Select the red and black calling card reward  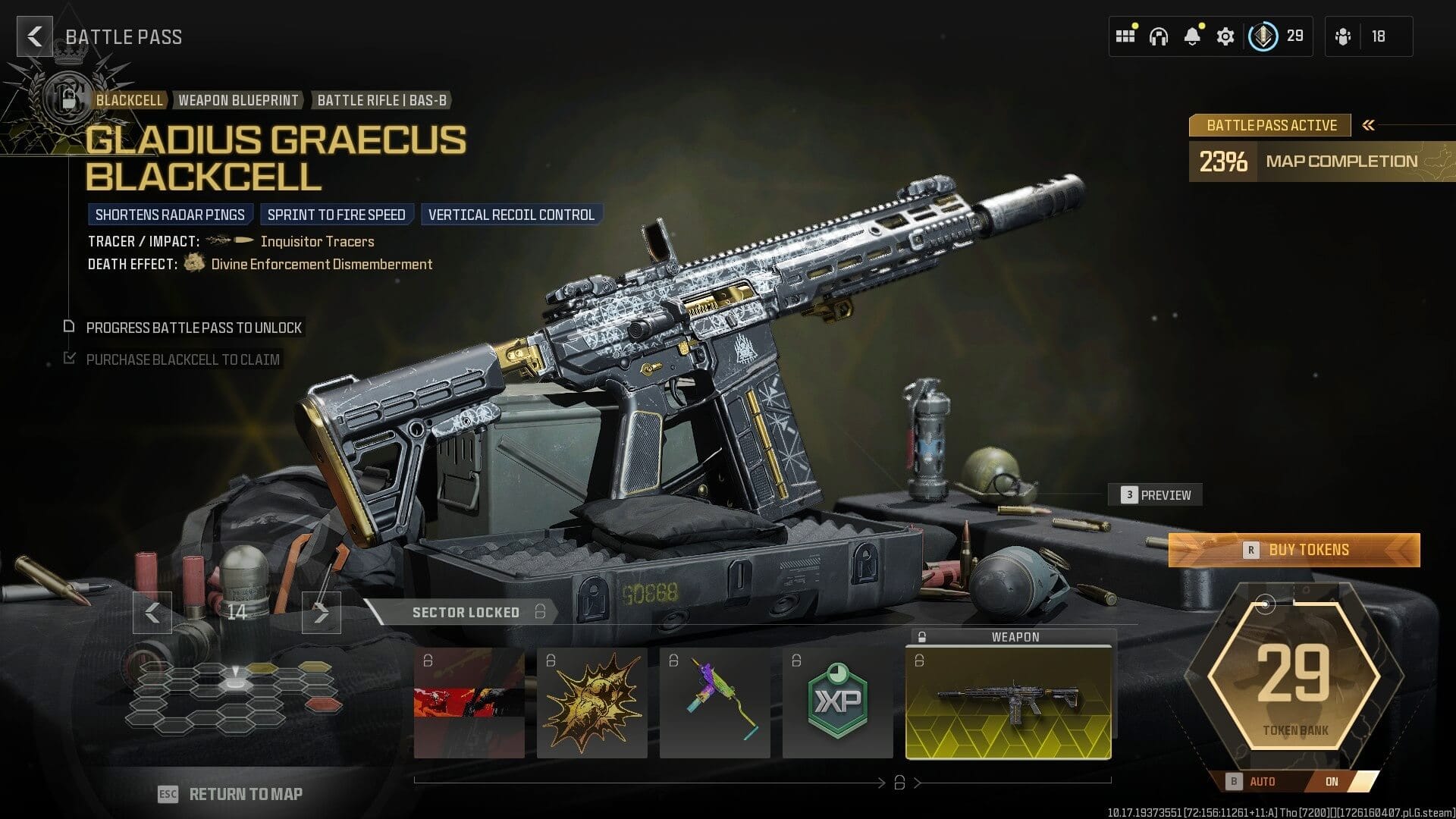coord(469,702)
